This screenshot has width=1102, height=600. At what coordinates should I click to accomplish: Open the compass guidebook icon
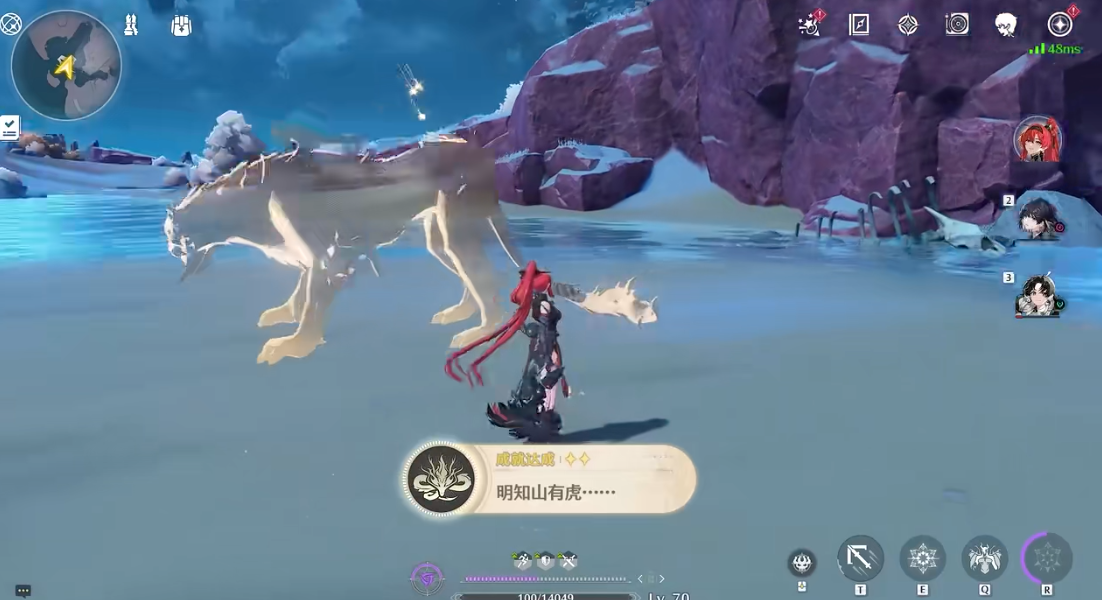pyautogui.click(x=859, y=25)
